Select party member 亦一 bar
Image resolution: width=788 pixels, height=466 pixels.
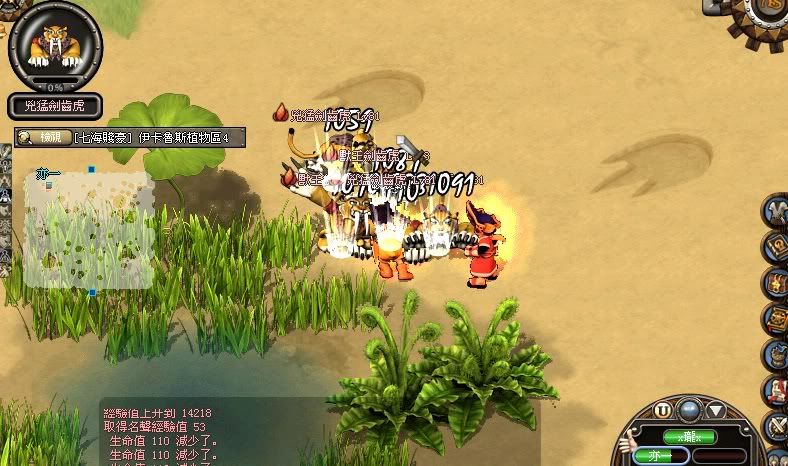656,455
